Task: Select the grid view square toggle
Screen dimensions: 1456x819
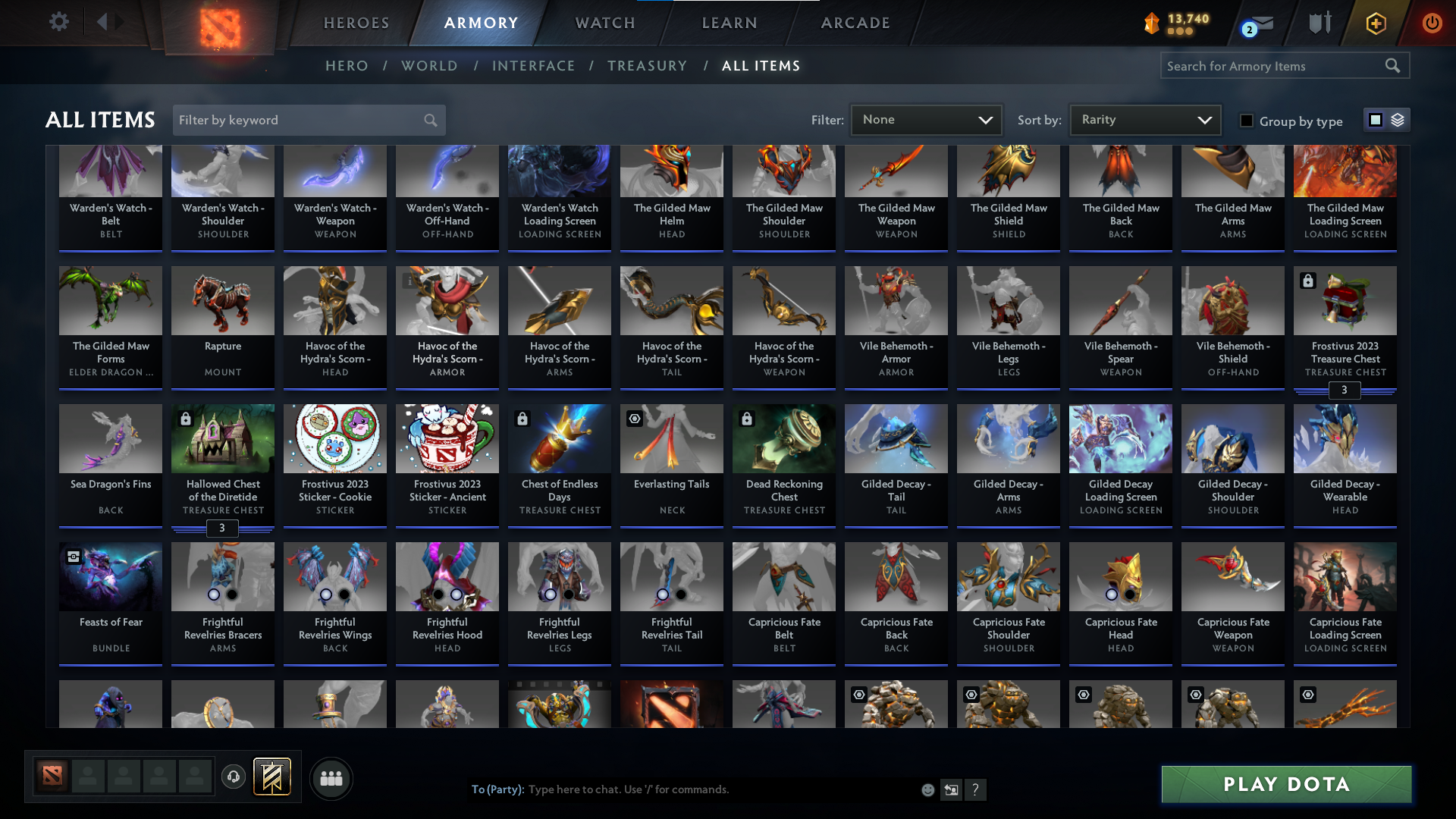Action: [1375, 119]
